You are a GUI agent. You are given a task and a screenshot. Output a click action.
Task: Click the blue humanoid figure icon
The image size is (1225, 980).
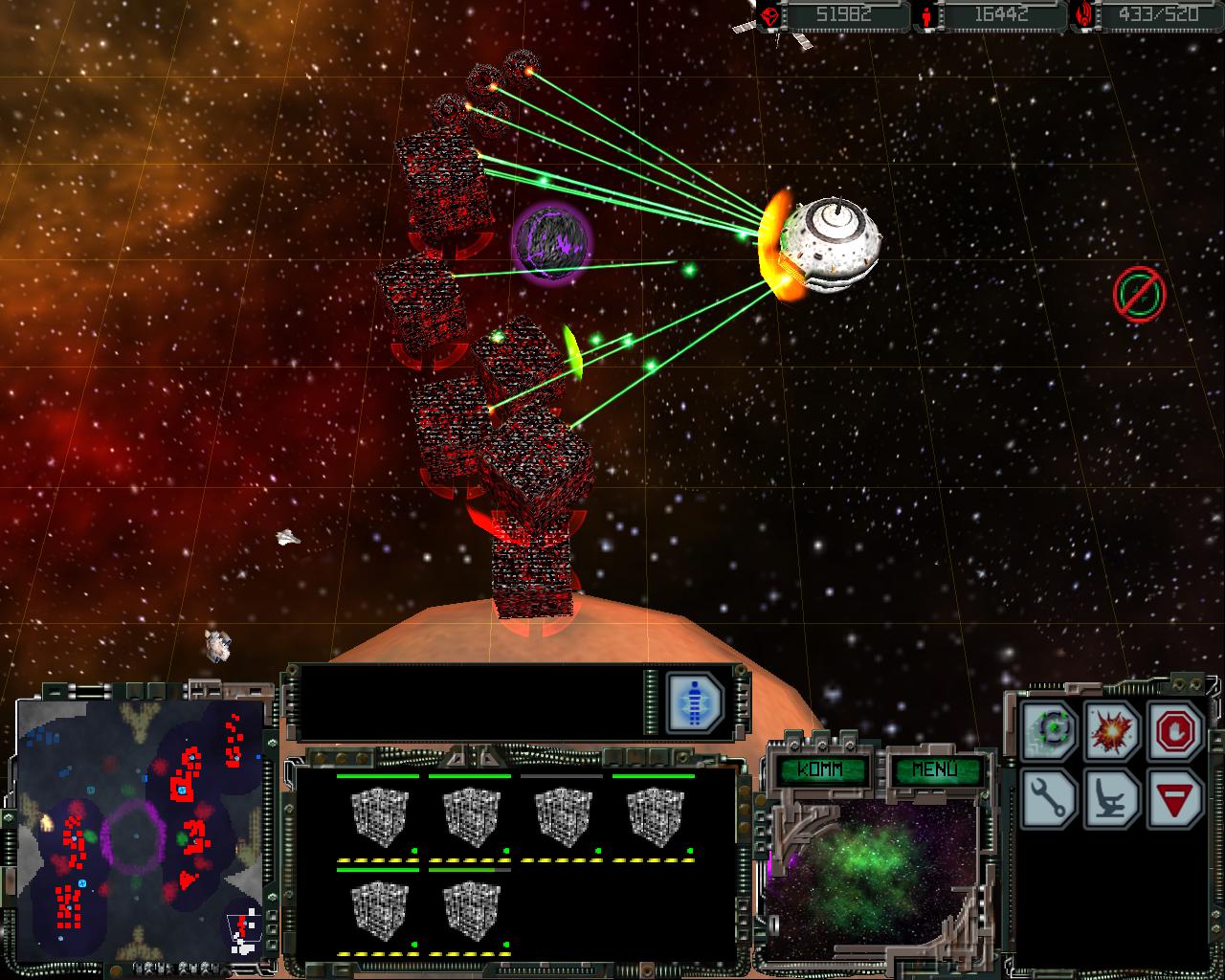pos(695,702)
